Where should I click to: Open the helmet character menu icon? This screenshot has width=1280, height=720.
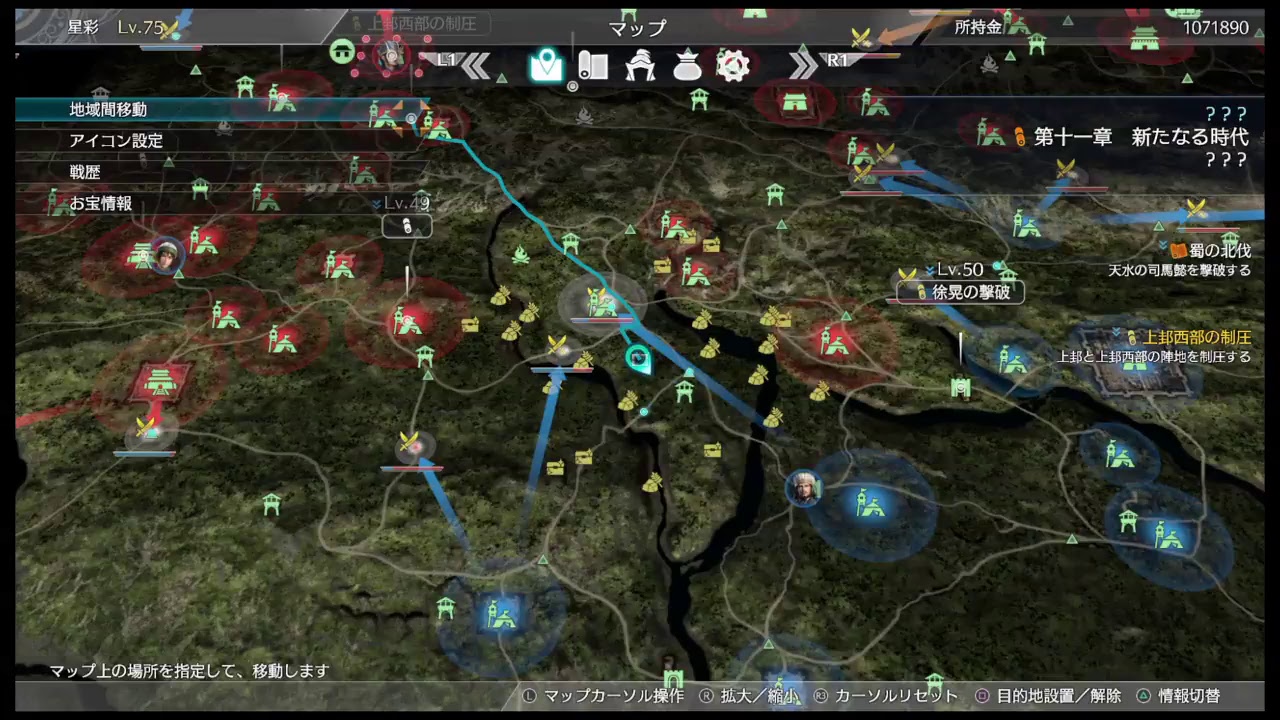point(640,66)
